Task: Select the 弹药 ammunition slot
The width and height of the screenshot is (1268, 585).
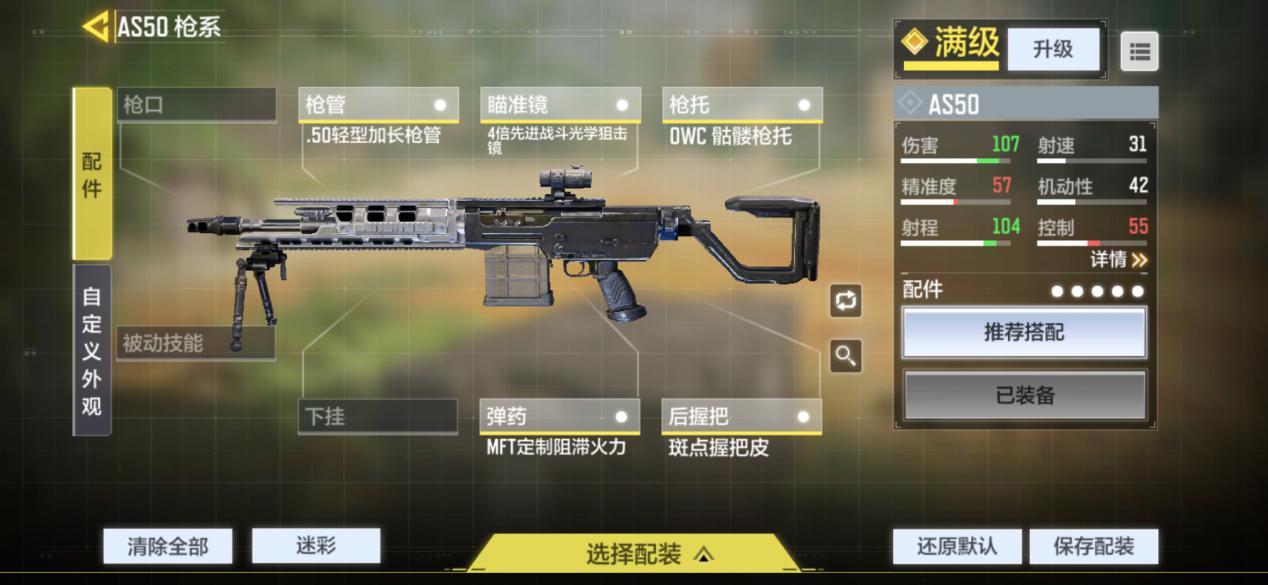Action: [559, 416]
